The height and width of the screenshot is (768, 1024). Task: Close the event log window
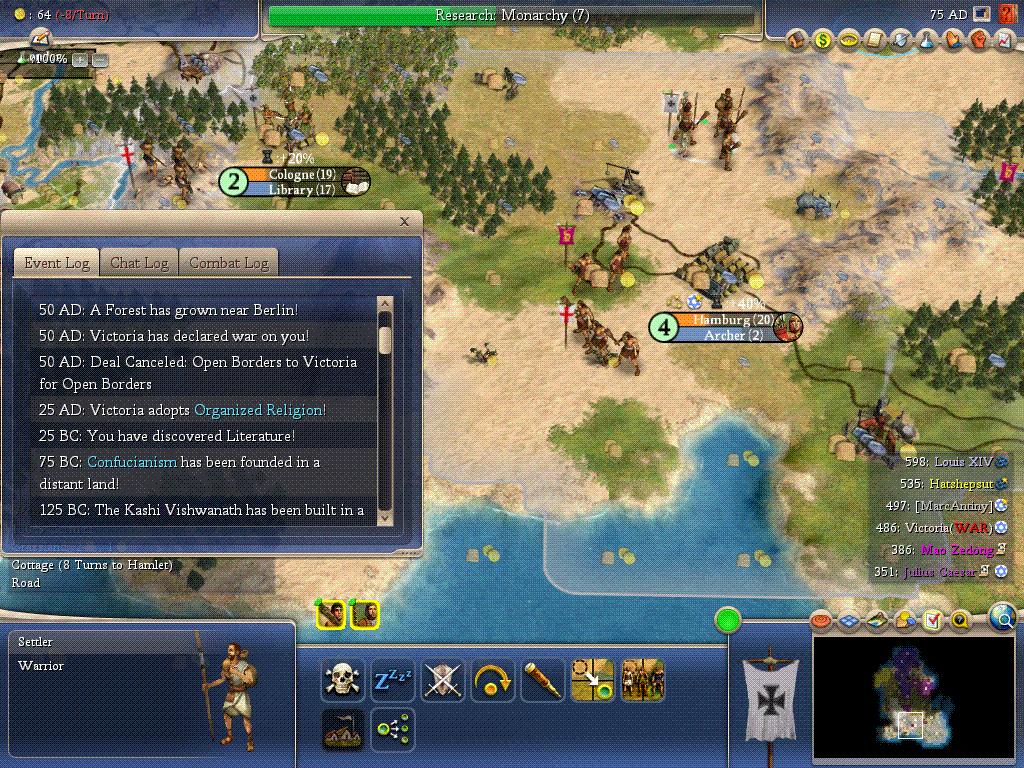(x=404, y=222)
